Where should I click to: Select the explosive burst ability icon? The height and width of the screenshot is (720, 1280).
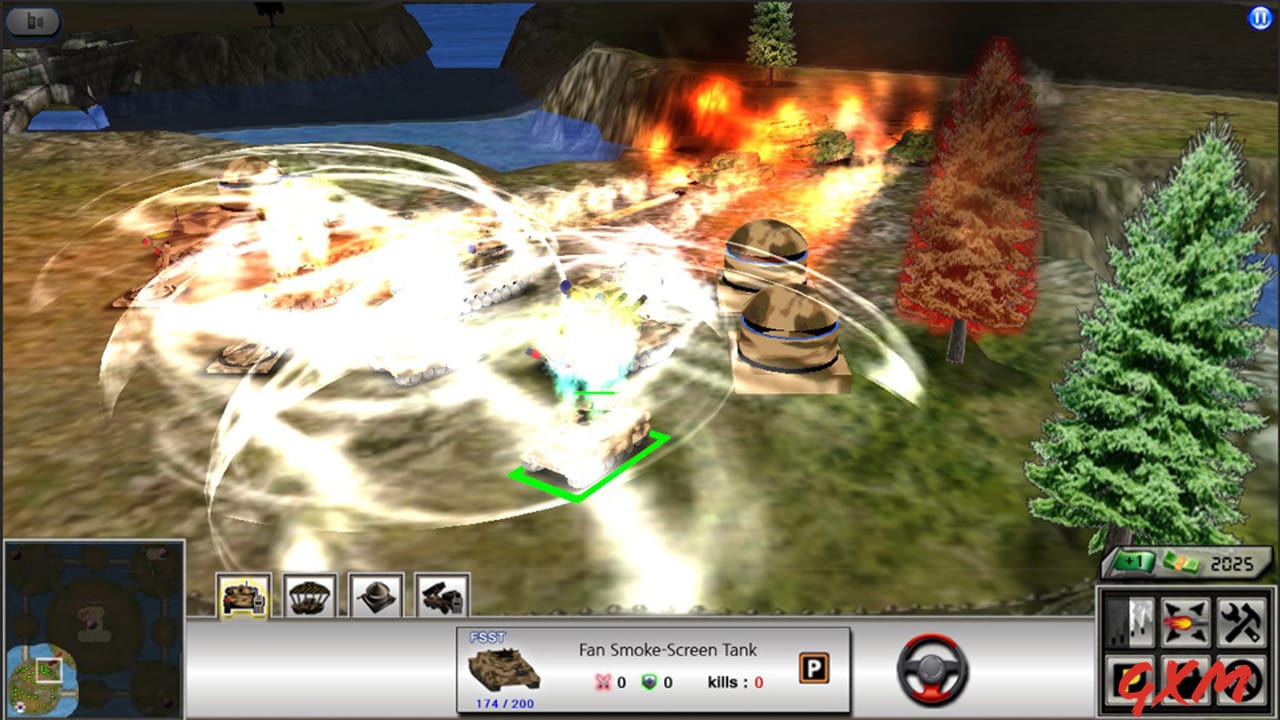(x=1184, y=621)
